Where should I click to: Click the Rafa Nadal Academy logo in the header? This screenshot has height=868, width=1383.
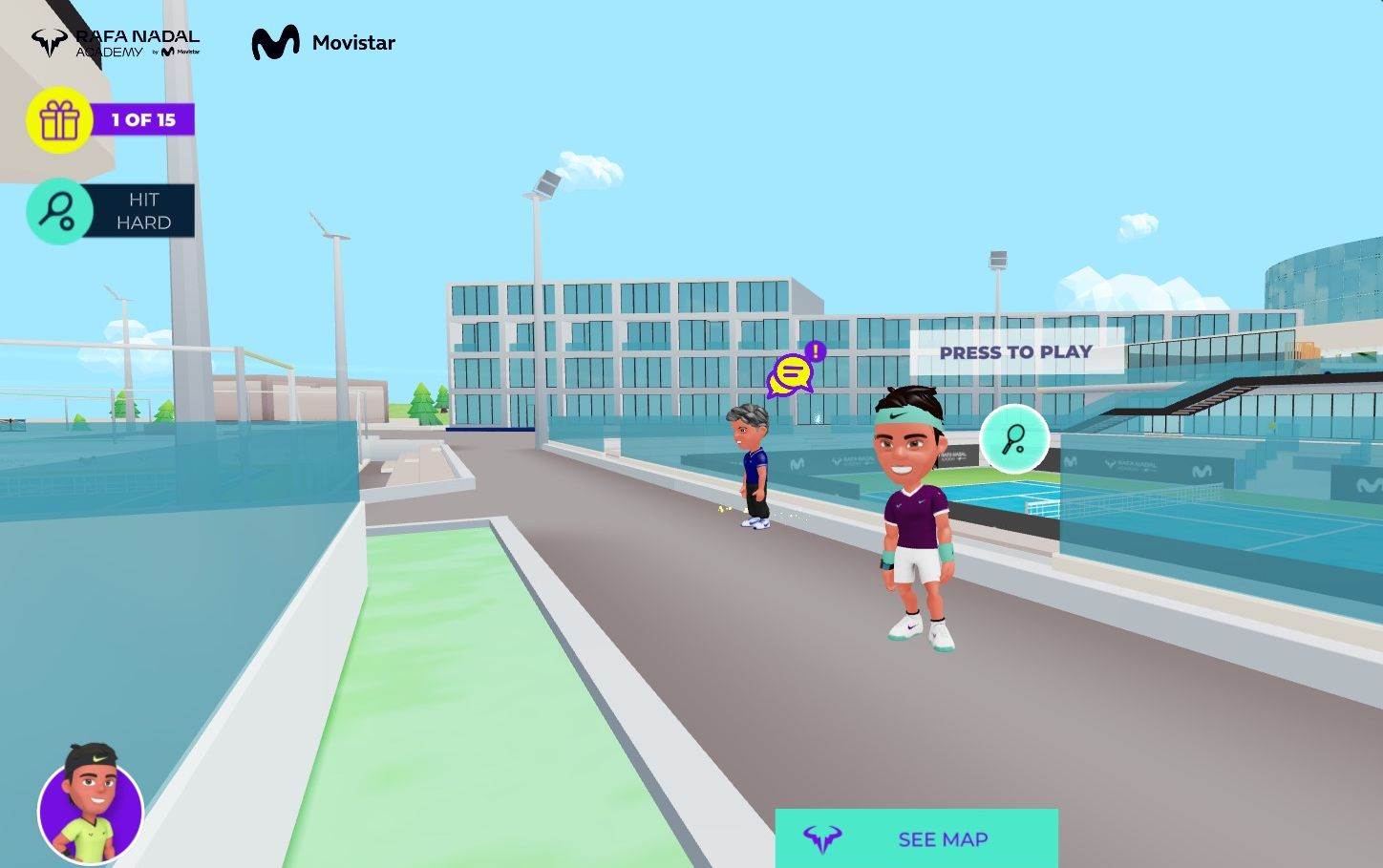point(115,40)
